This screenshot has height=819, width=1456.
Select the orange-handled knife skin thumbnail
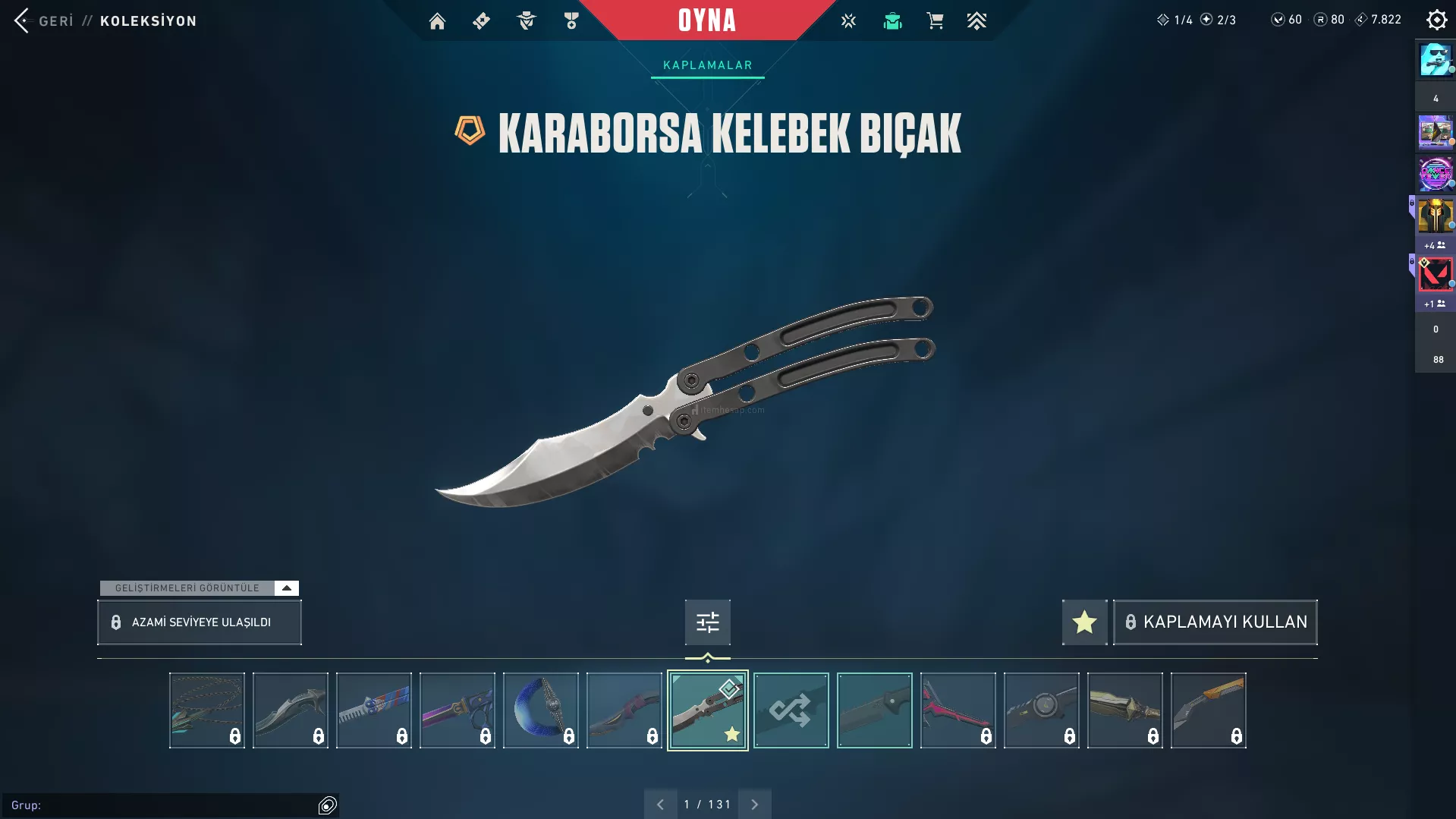(x=1208, y=710)
